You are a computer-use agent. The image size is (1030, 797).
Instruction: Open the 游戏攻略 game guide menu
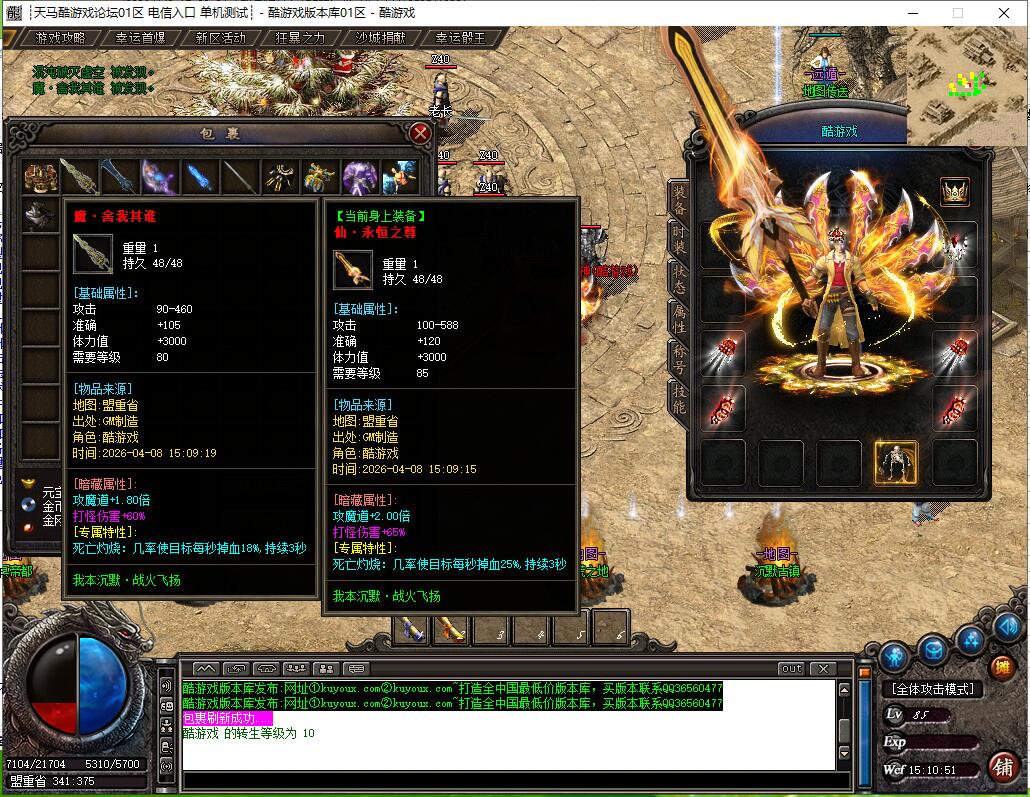pyautogui.click(x=60, y=38)
